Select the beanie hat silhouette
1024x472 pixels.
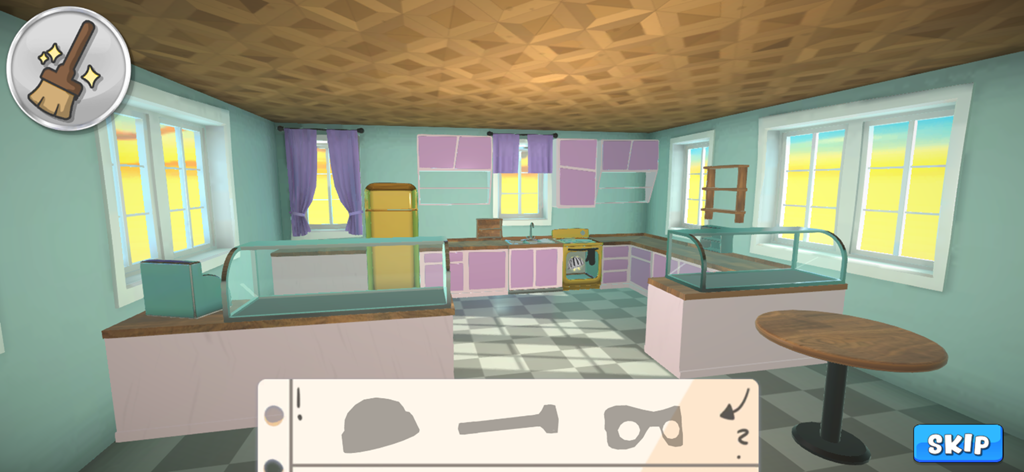click(380, 425)
